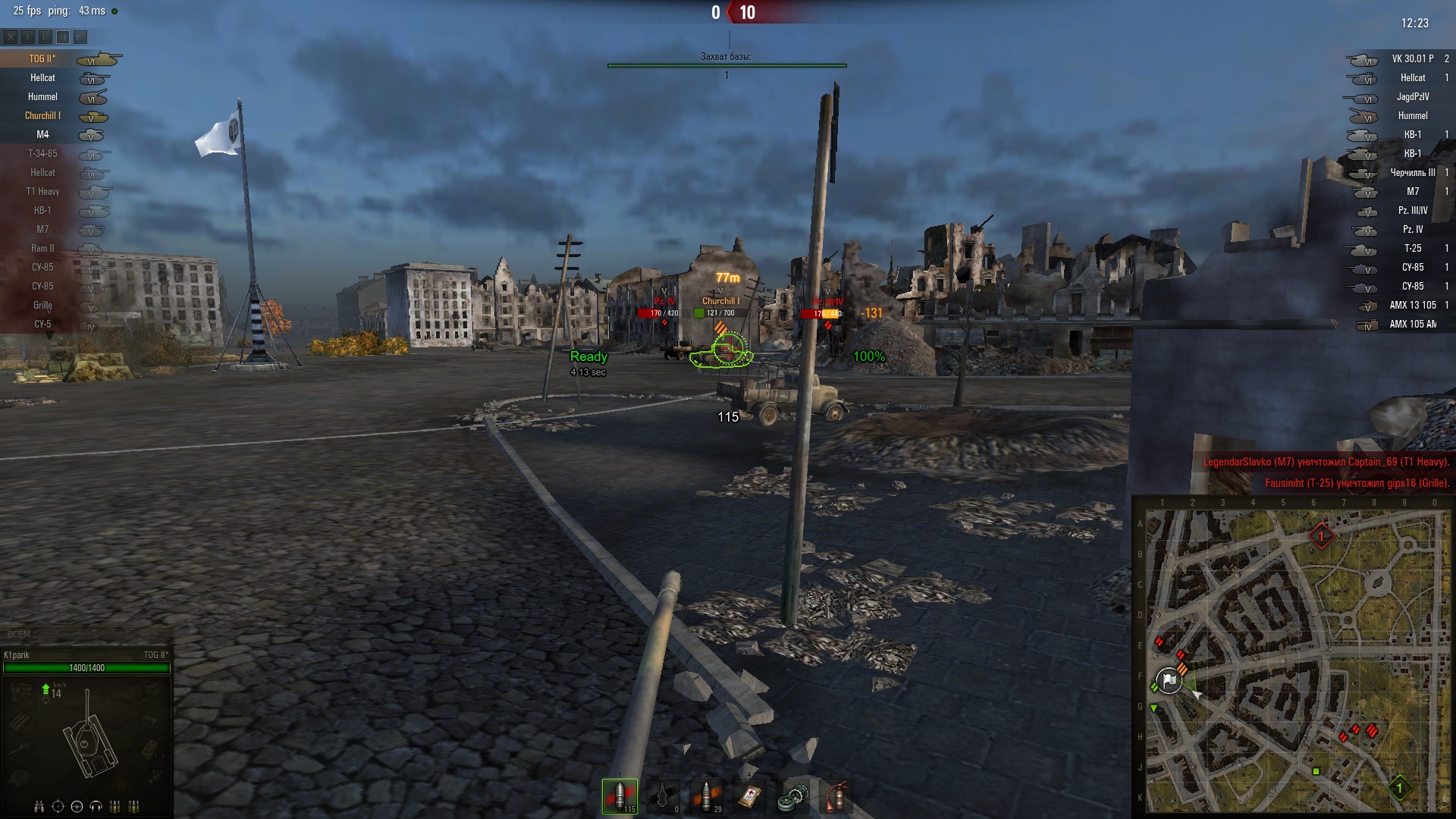Click the binoculars crew icon in the damage panel

tap(39, 806)
